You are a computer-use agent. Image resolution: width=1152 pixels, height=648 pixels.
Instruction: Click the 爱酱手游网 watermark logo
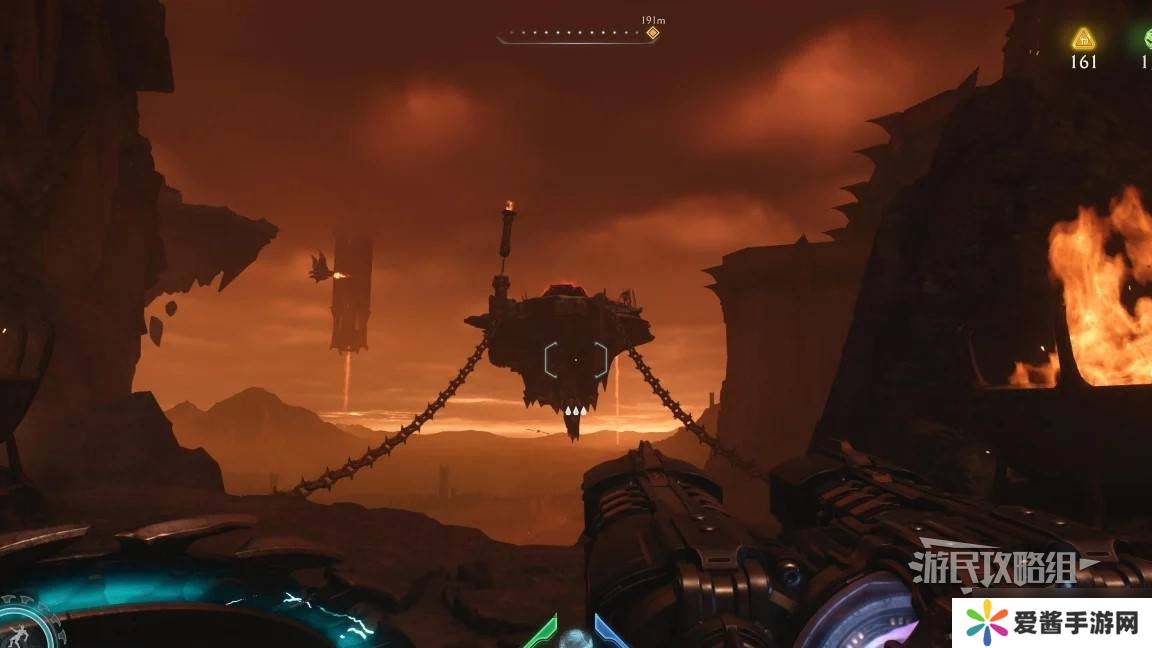[x=1050, y=622]
